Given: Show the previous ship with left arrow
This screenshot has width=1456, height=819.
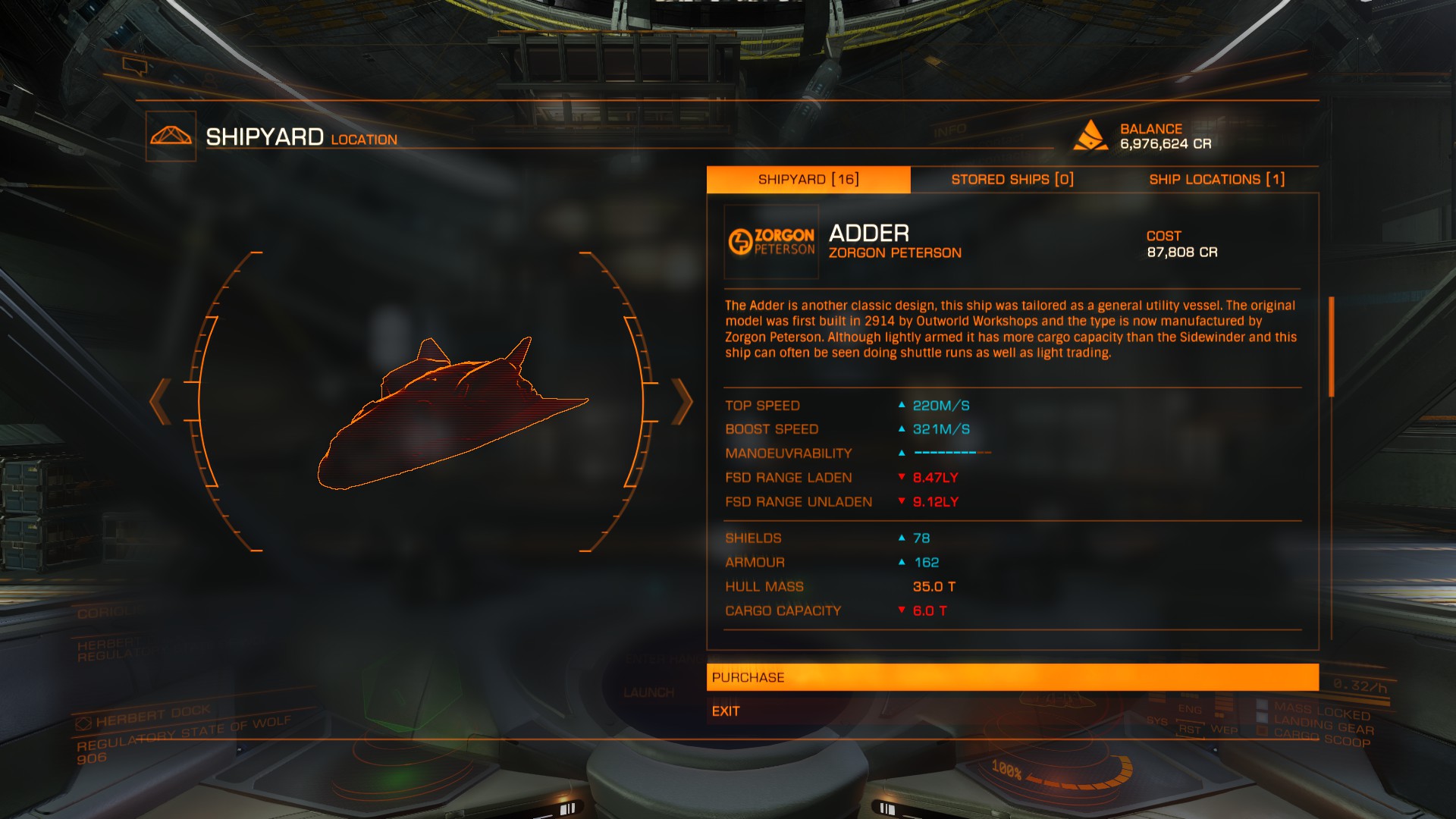Looking at the screenshot, I should (160, 401).
